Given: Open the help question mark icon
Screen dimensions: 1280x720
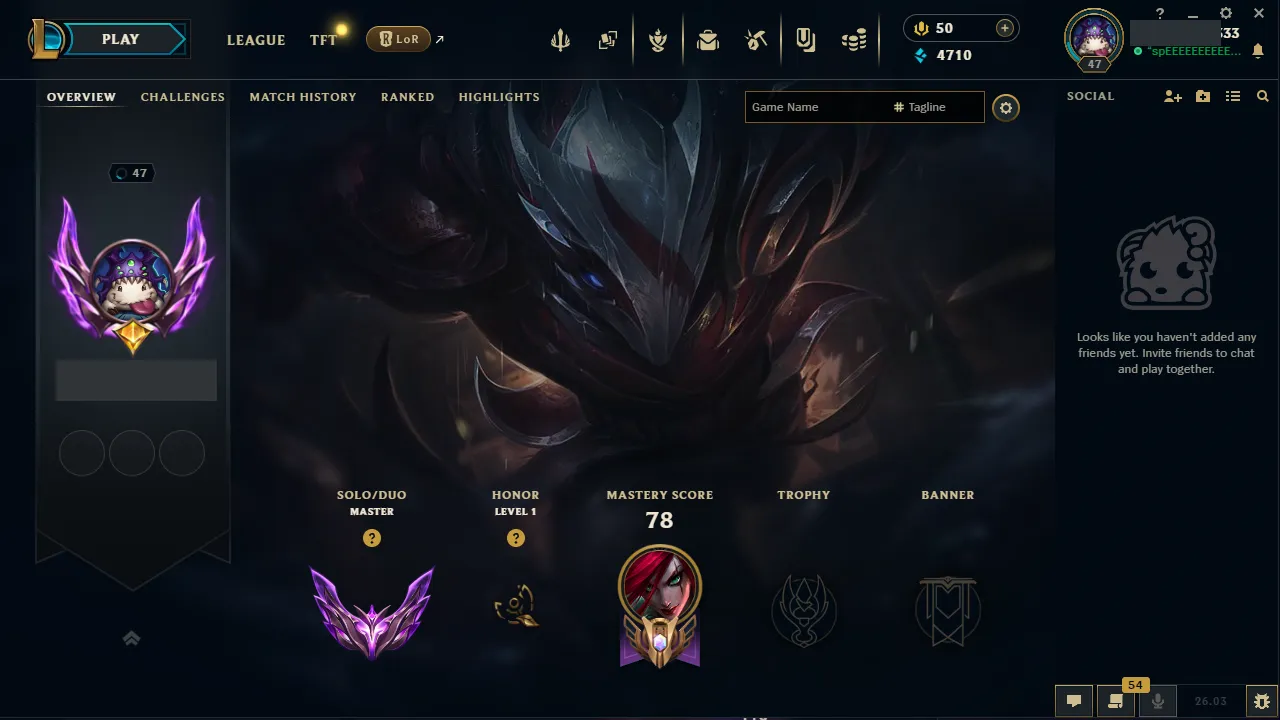Looking at the screenshot, I should pos(1159,13).
